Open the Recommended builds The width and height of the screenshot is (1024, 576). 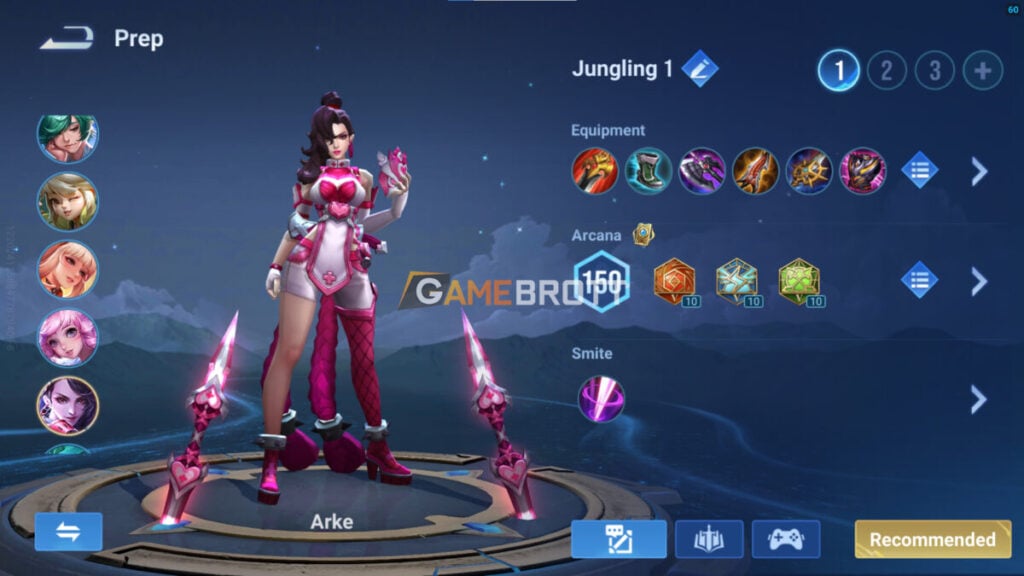point(932,539)
